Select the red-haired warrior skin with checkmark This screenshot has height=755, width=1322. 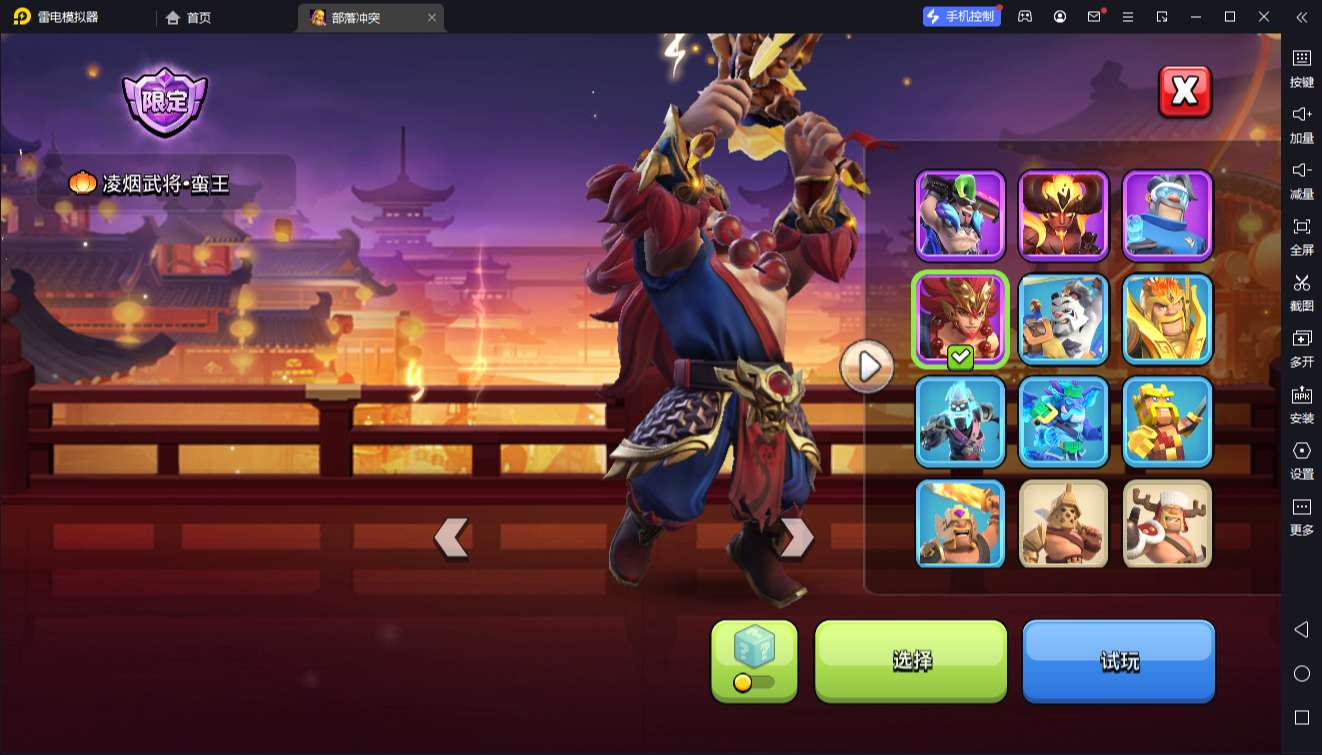click(x=960, y=318)
